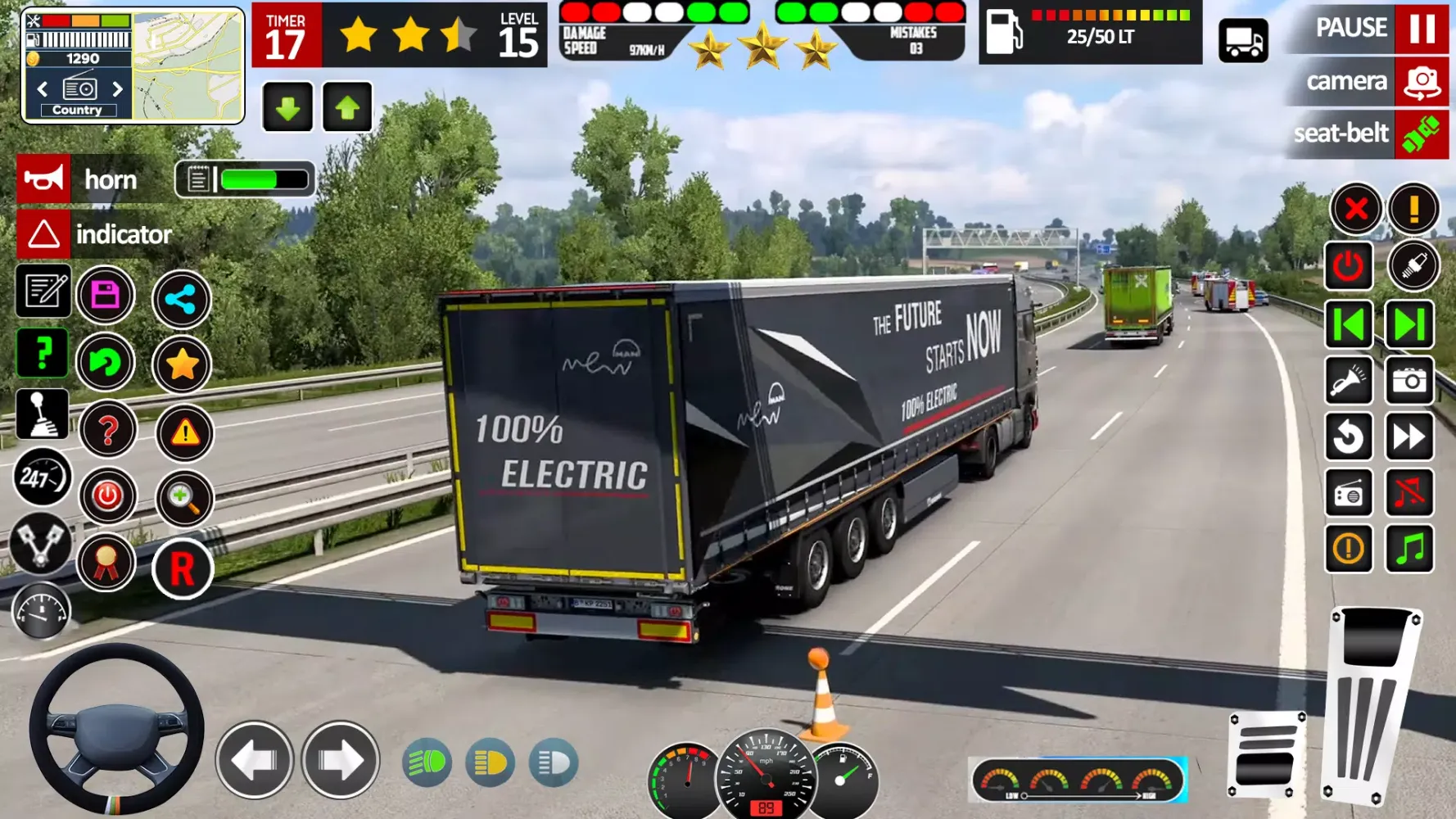Click the red X button
The image size is (1456, 819).
coord(1356,209)
